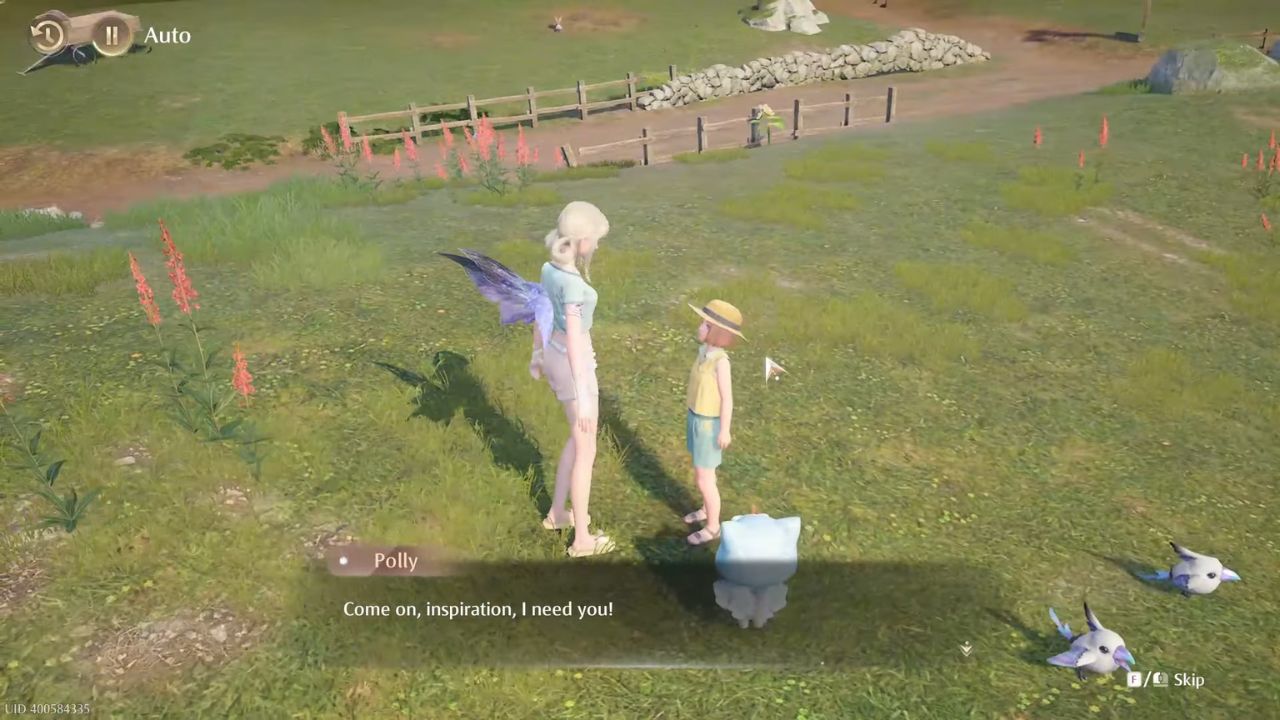Screen dimensions: 1280x720
Task: Toggle the pause state of the conversation
Action: pos(112,35)
